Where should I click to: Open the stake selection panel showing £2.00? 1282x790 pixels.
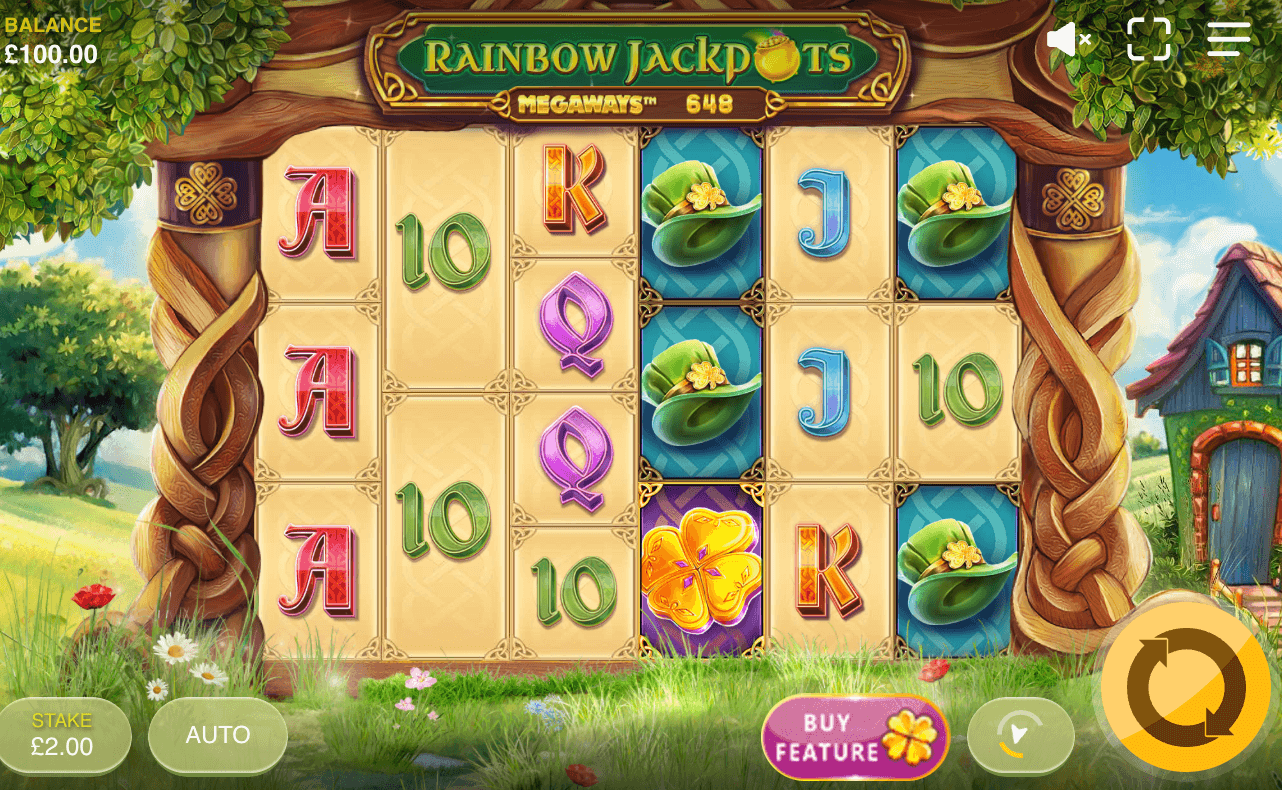[64, 735]
